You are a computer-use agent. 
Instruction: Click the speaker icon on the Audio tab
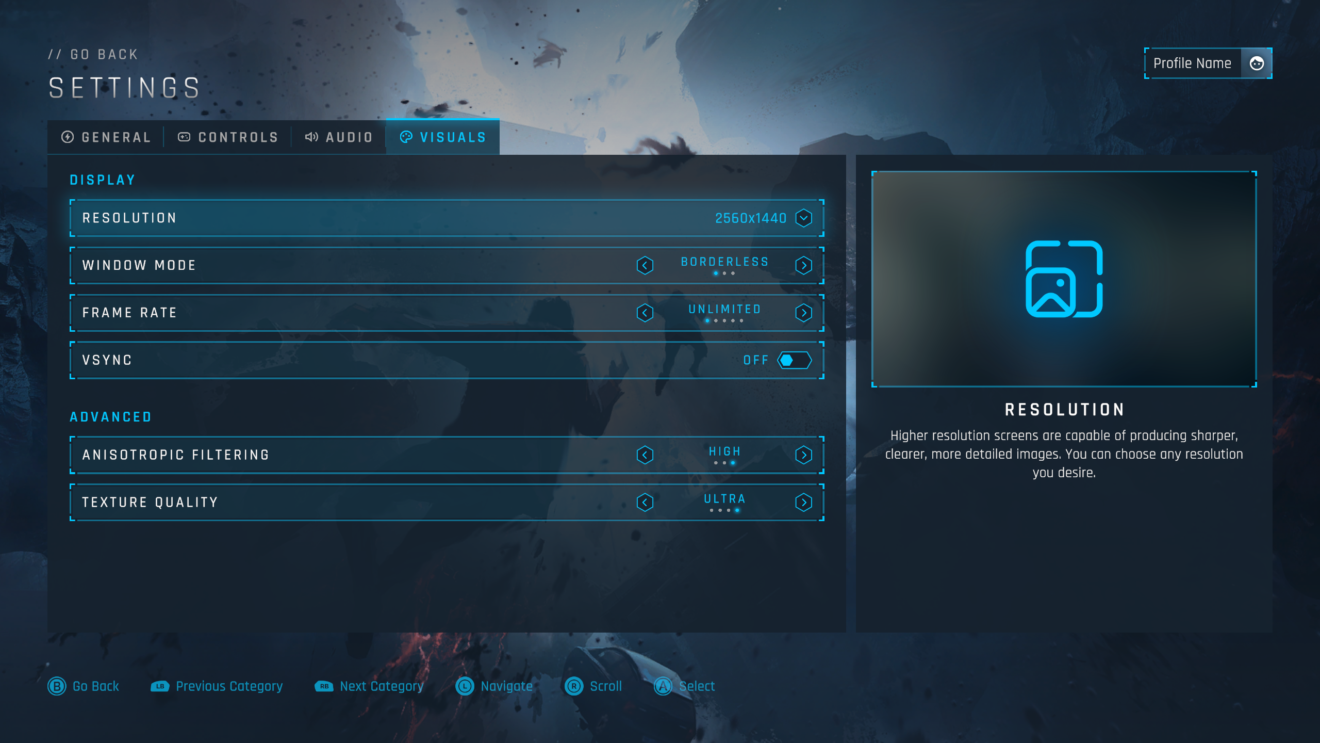click(x=310, y=137)
